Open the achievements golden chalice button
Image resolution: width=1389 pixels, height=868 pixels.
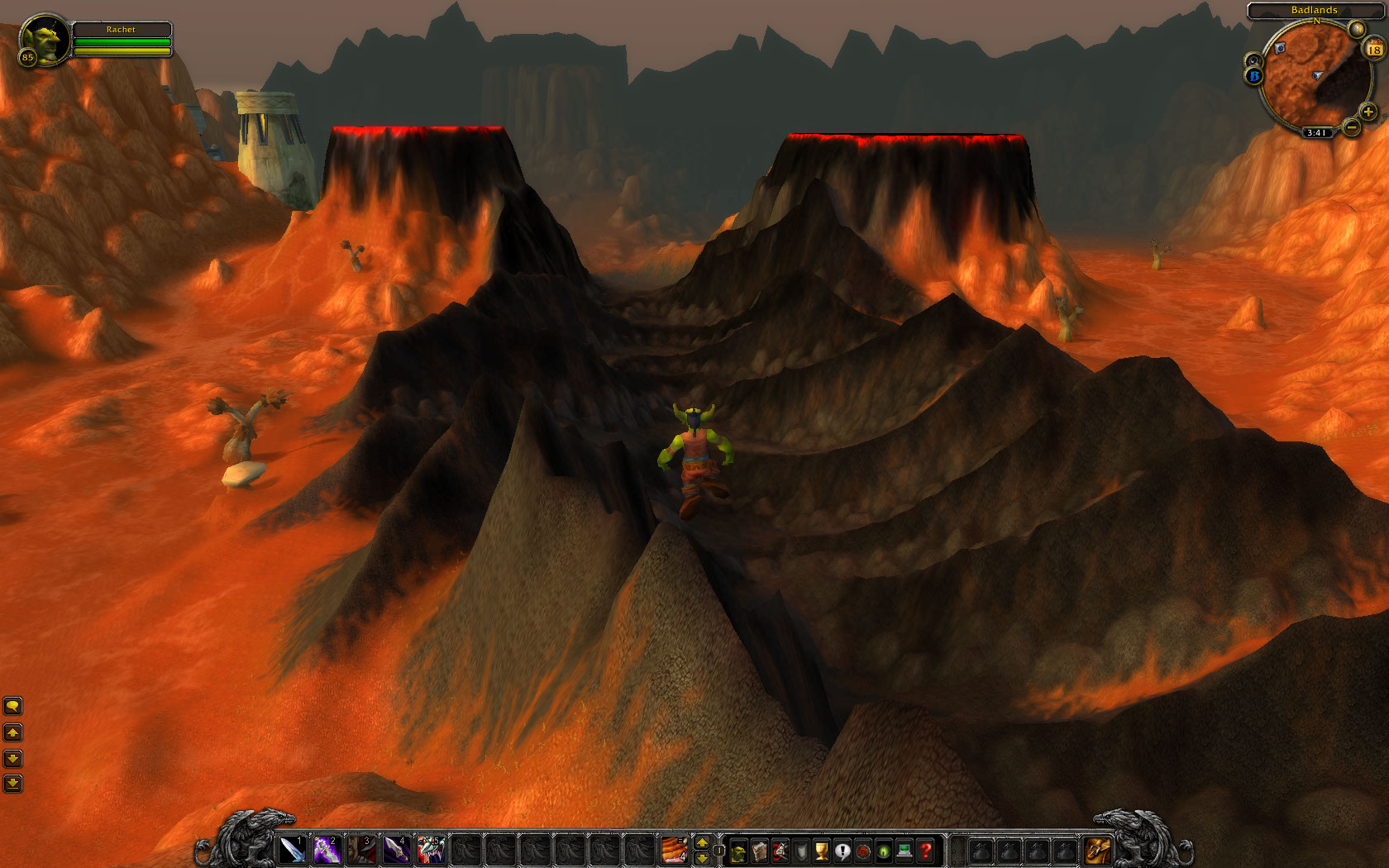click(x=822, y=851)
